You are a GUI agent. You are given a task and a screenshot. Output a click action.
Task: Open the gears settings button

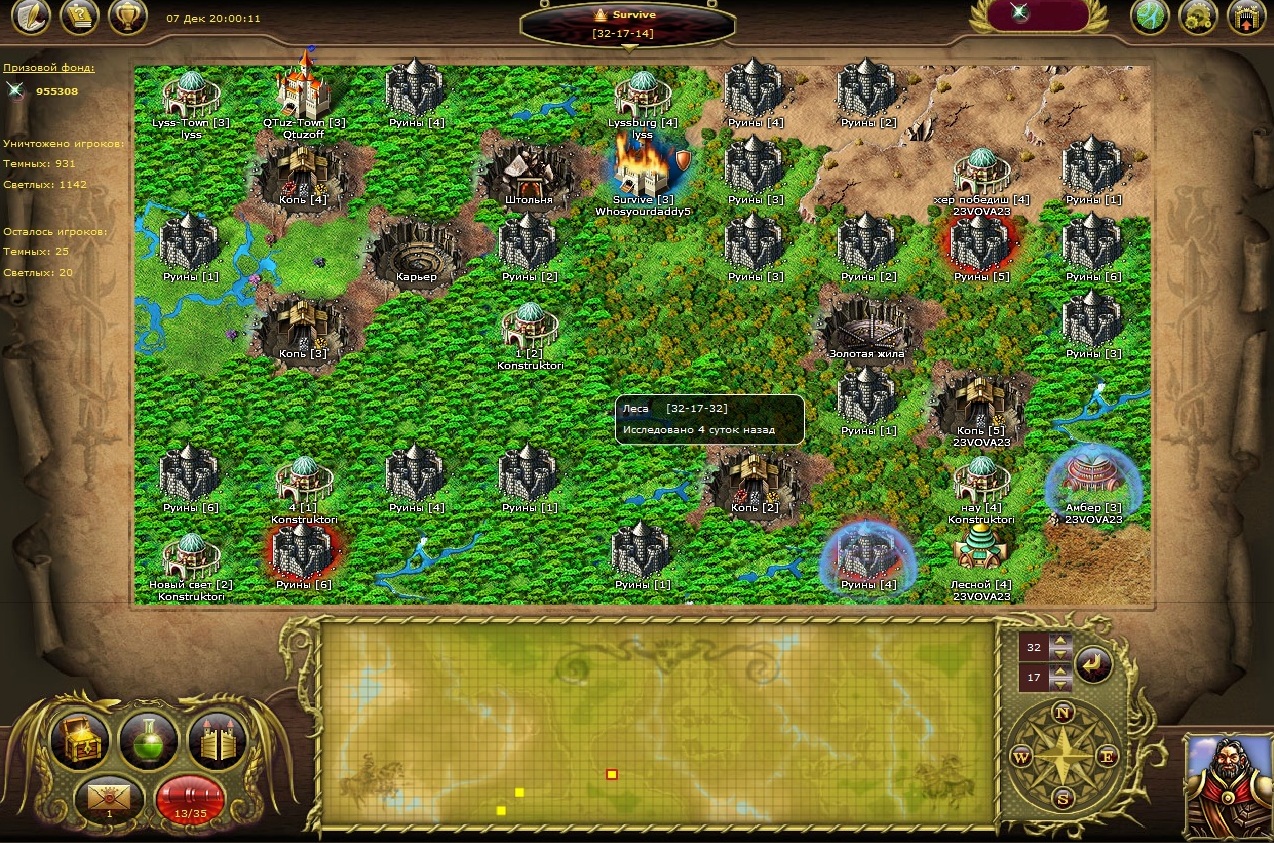[x=1198, y=17]
